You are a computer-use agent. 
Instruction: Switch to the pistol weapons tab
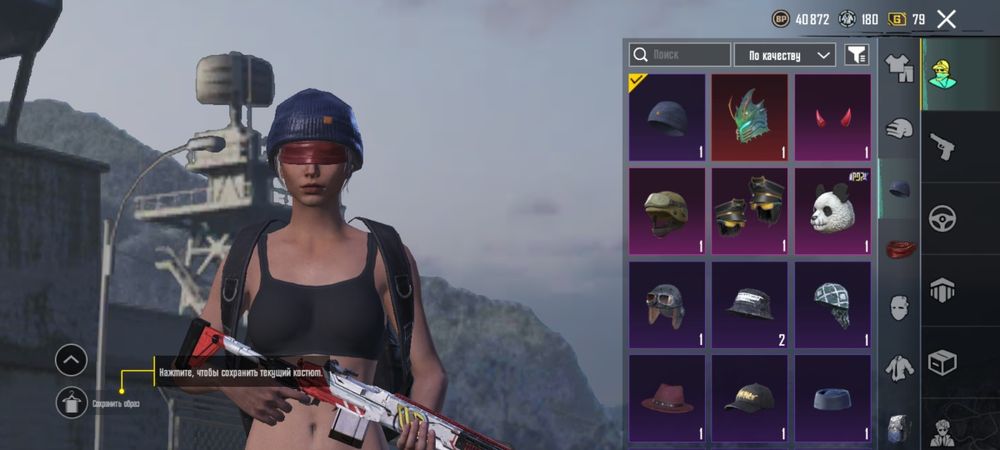pos(941,148)
